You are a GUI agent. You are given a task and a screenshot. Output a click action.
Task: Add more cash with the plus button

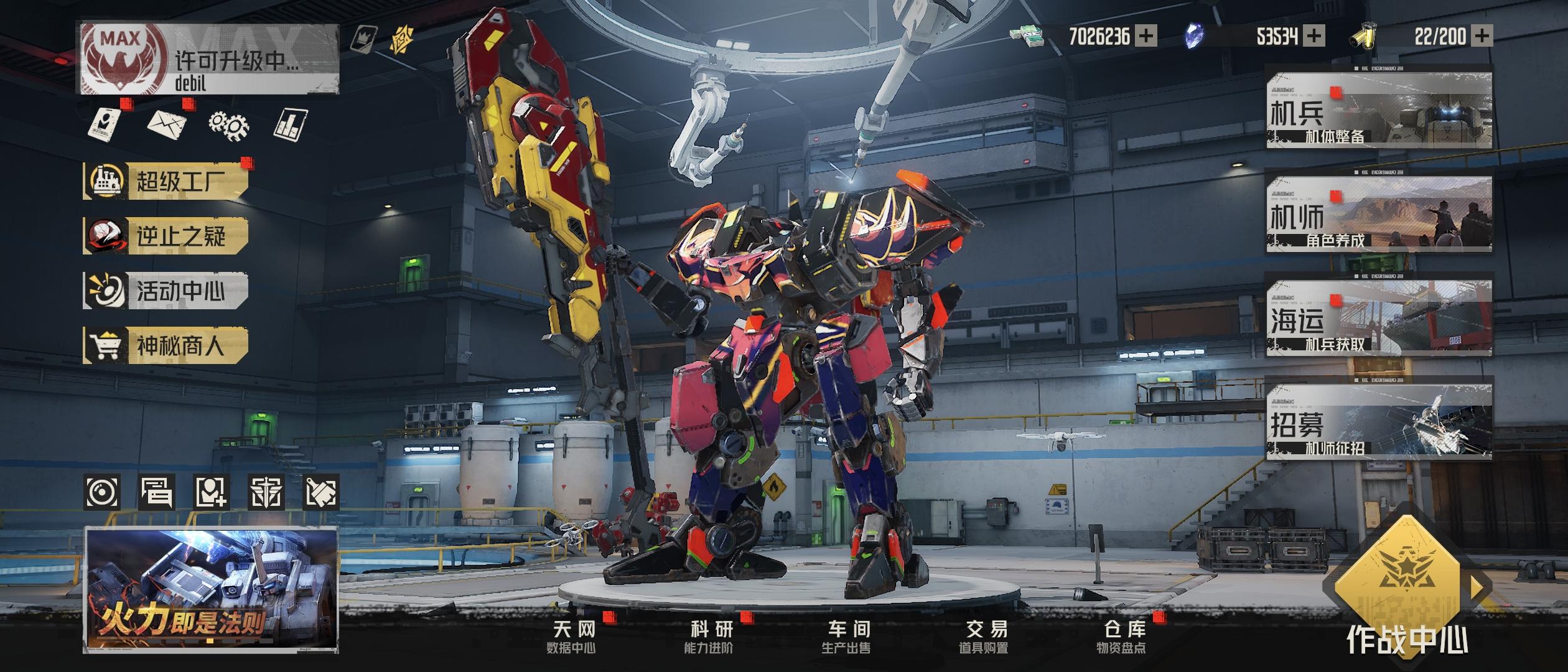[x=1146, y=36]
